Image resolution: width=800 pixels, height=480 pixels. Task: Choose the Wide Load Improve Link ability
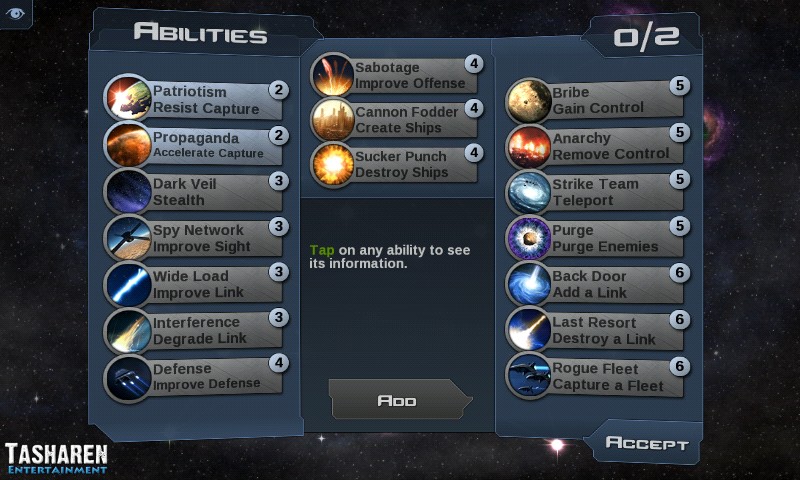coord(200,284)
